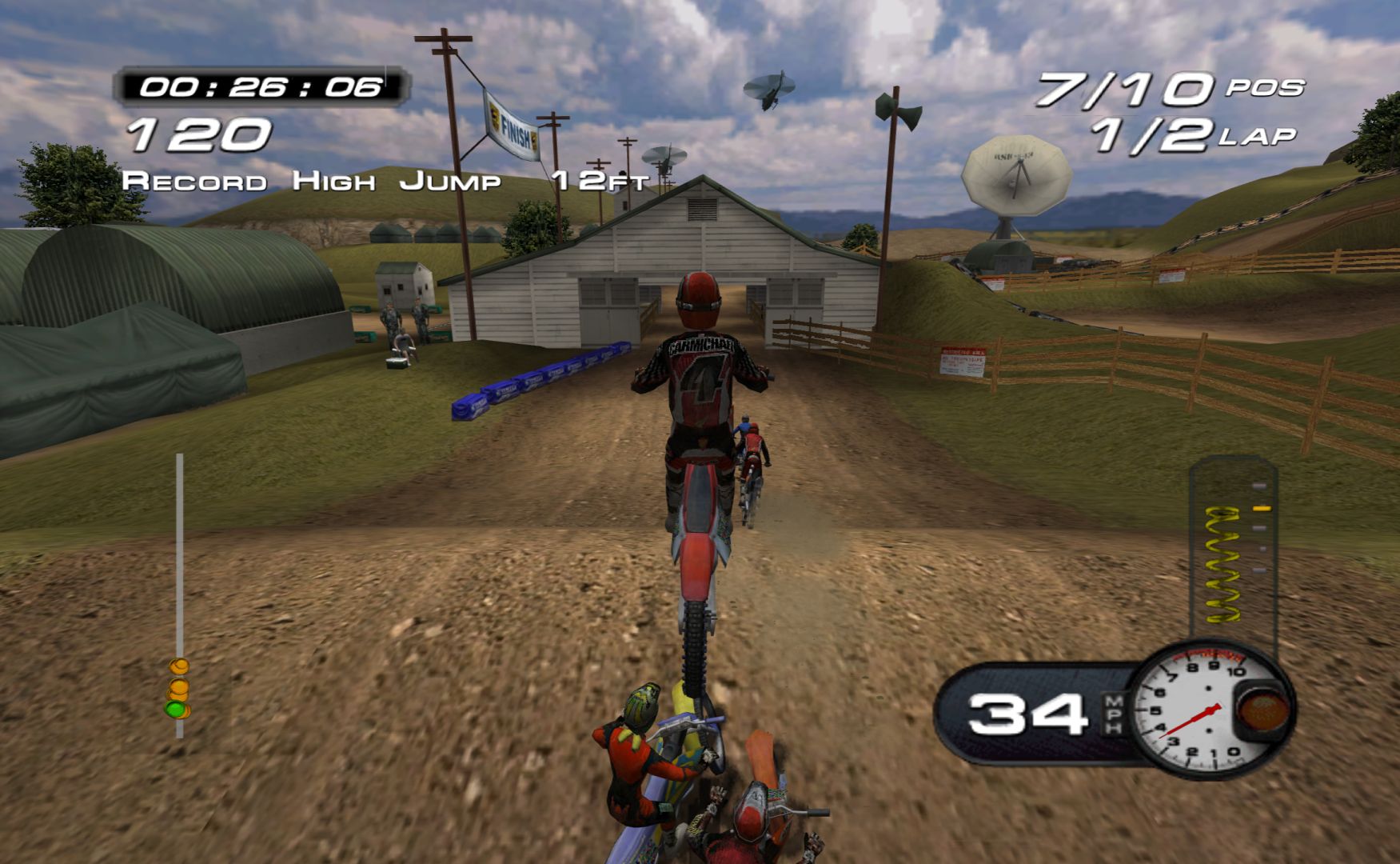Select the yellow suspension spring gauge

click(x=1224, y=564)
